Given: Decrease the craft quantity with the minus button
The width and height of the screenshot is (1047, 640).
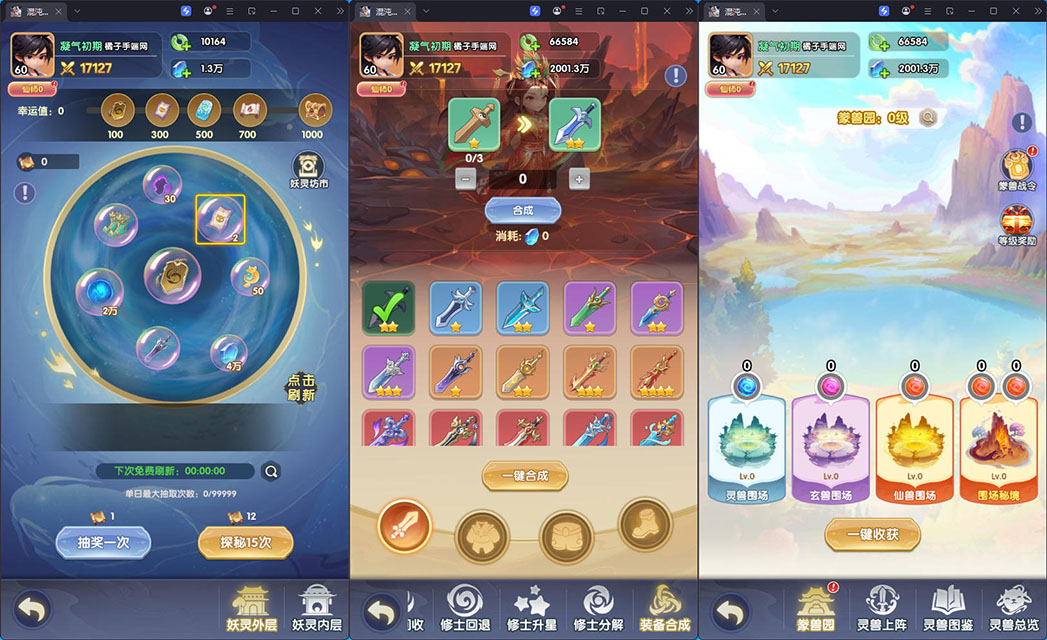Looking at the screenshot, I should pyautogui.click(x=466, y=179).
